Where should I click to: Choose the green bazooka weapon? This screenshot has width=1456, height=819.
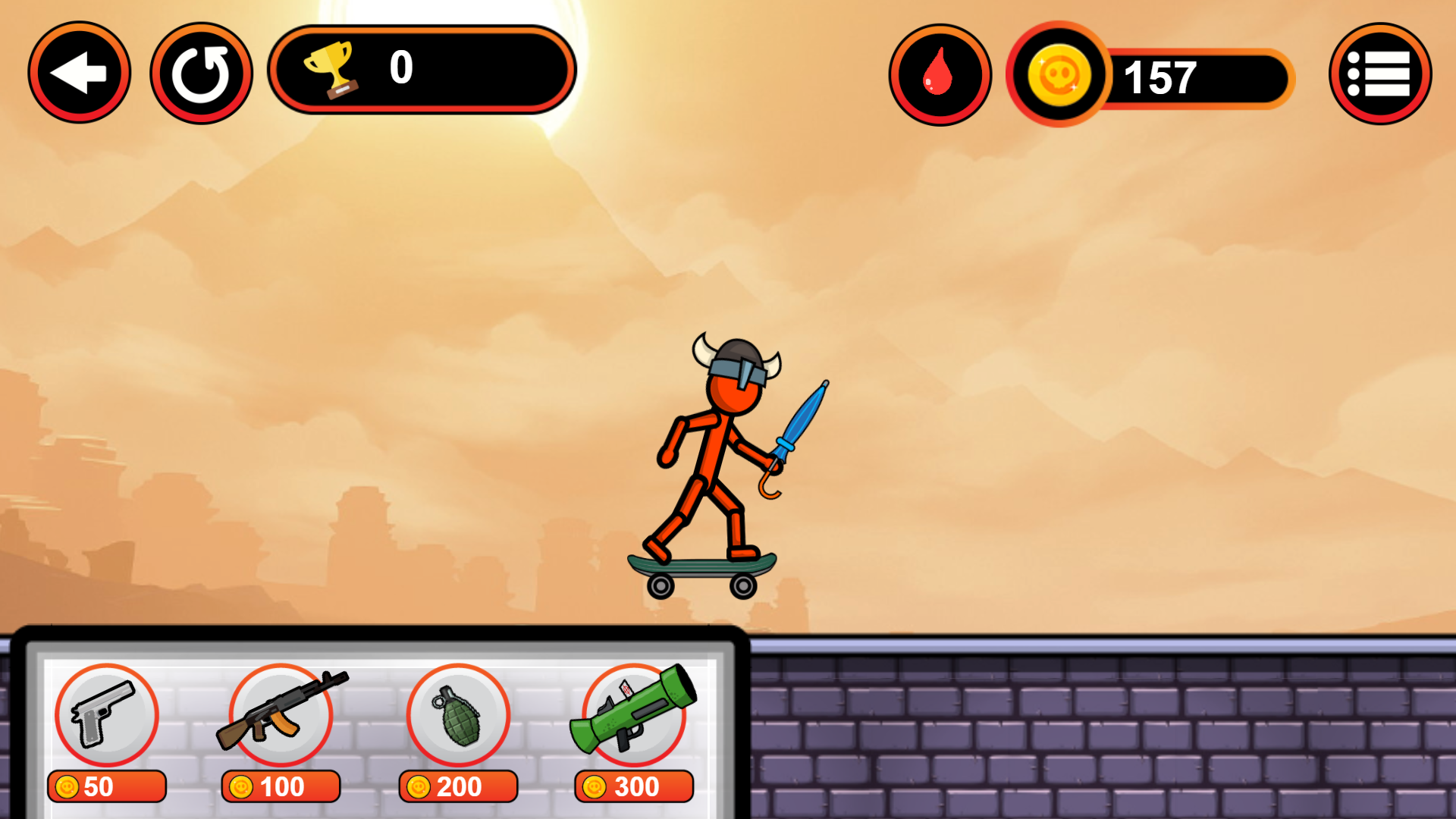tap(635, 714)
